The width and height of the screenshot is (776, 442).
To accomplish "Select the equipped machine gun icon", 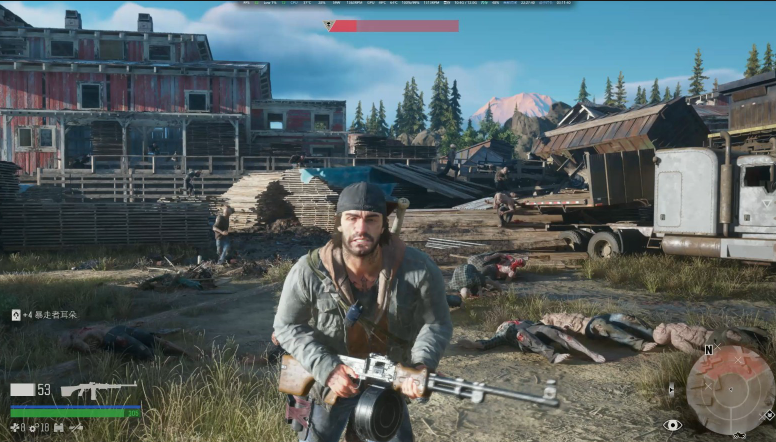I will 98,389.
